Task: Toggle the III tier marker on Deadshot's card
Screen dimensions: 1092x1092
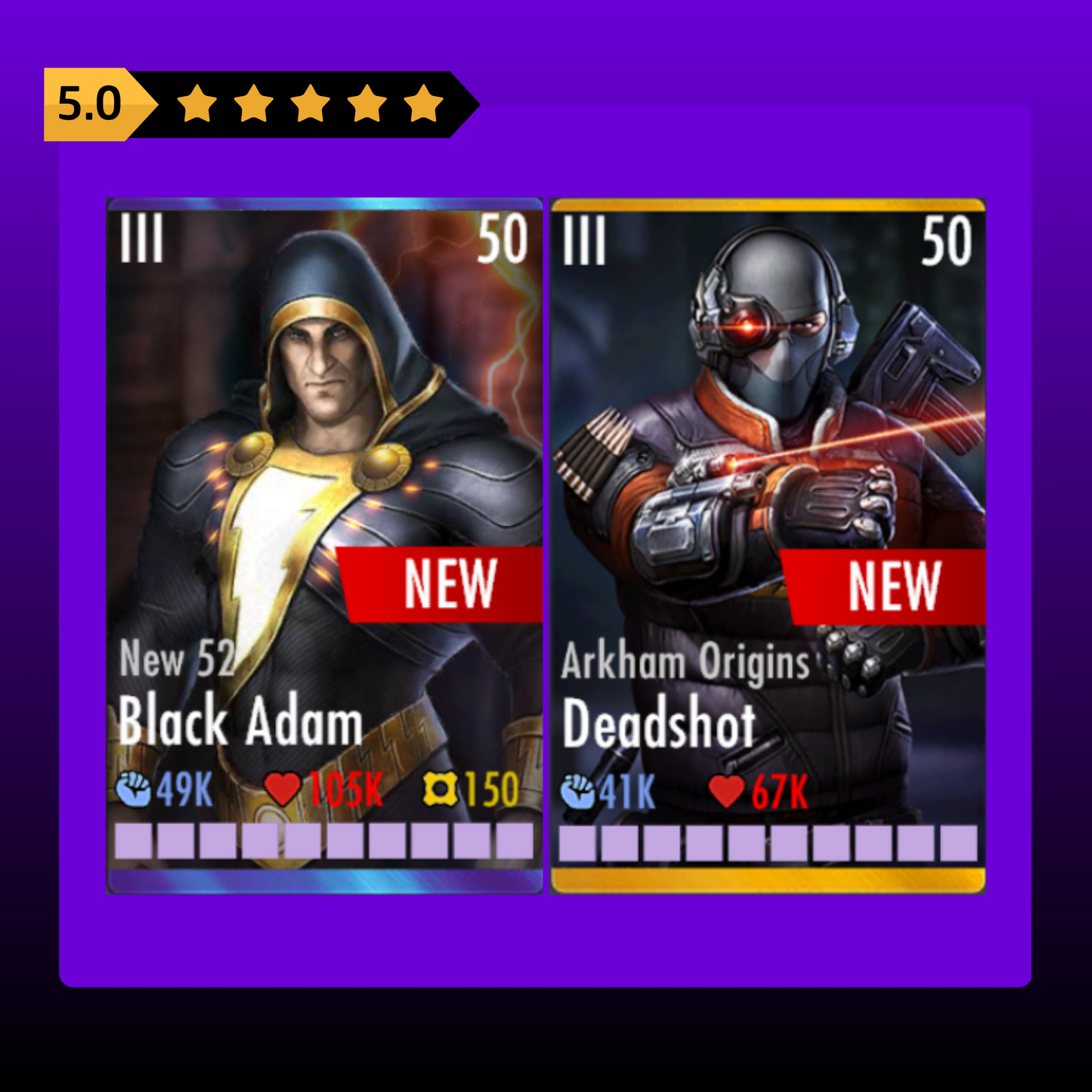Action: point(586,239)
